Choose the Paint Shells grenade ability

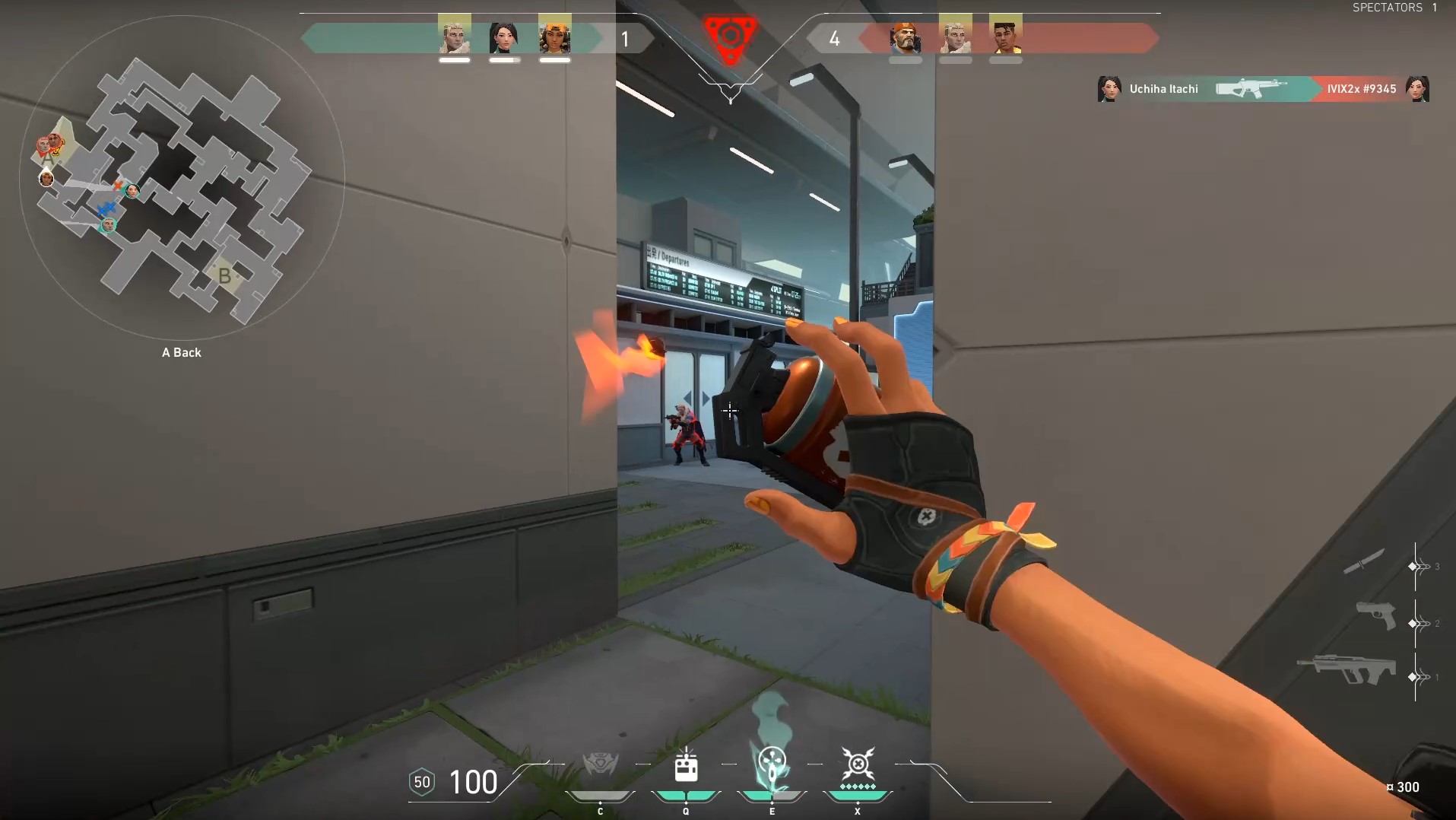click(x=772, y=763)
